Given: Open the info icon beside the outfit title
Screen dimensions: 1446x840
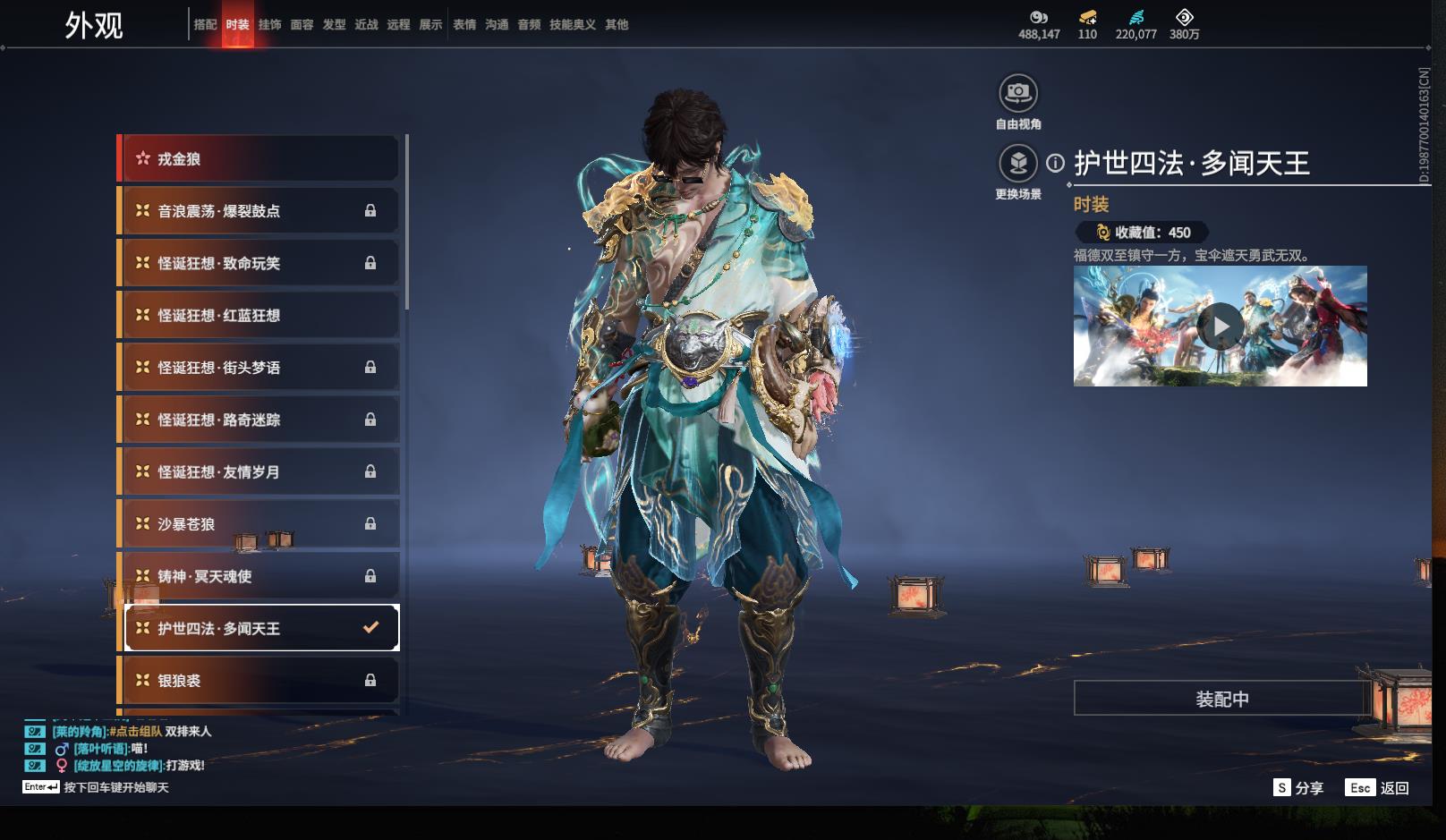Looking at the screenshot, I should (x=1056, y=163).
